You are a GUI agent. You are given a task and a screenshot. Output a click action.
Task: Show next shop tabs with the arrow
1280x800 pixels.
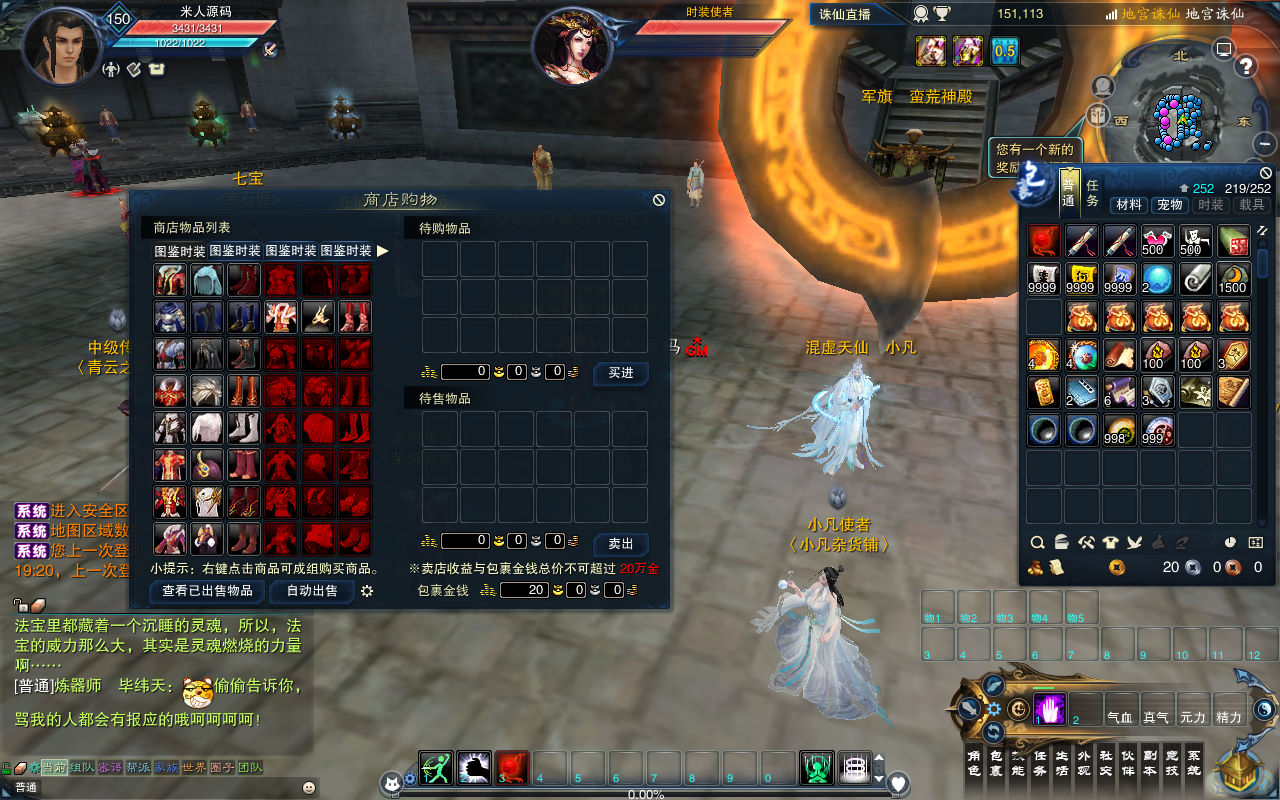tap(382, 251)
